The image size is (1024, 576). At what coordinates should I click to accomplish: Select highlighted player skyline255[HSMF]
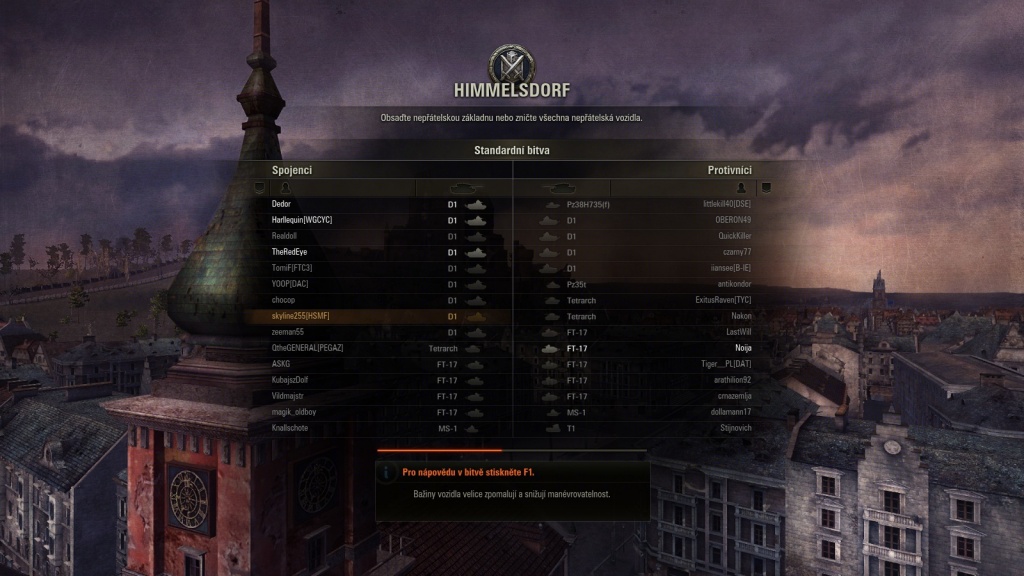pos(300,316)
